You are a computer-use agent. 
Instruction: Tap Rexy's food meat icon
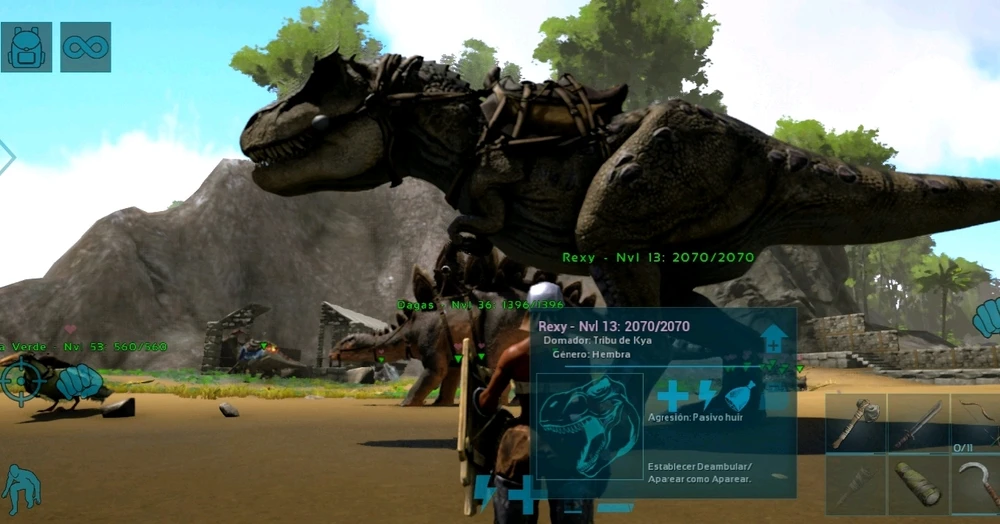[742, 395]
